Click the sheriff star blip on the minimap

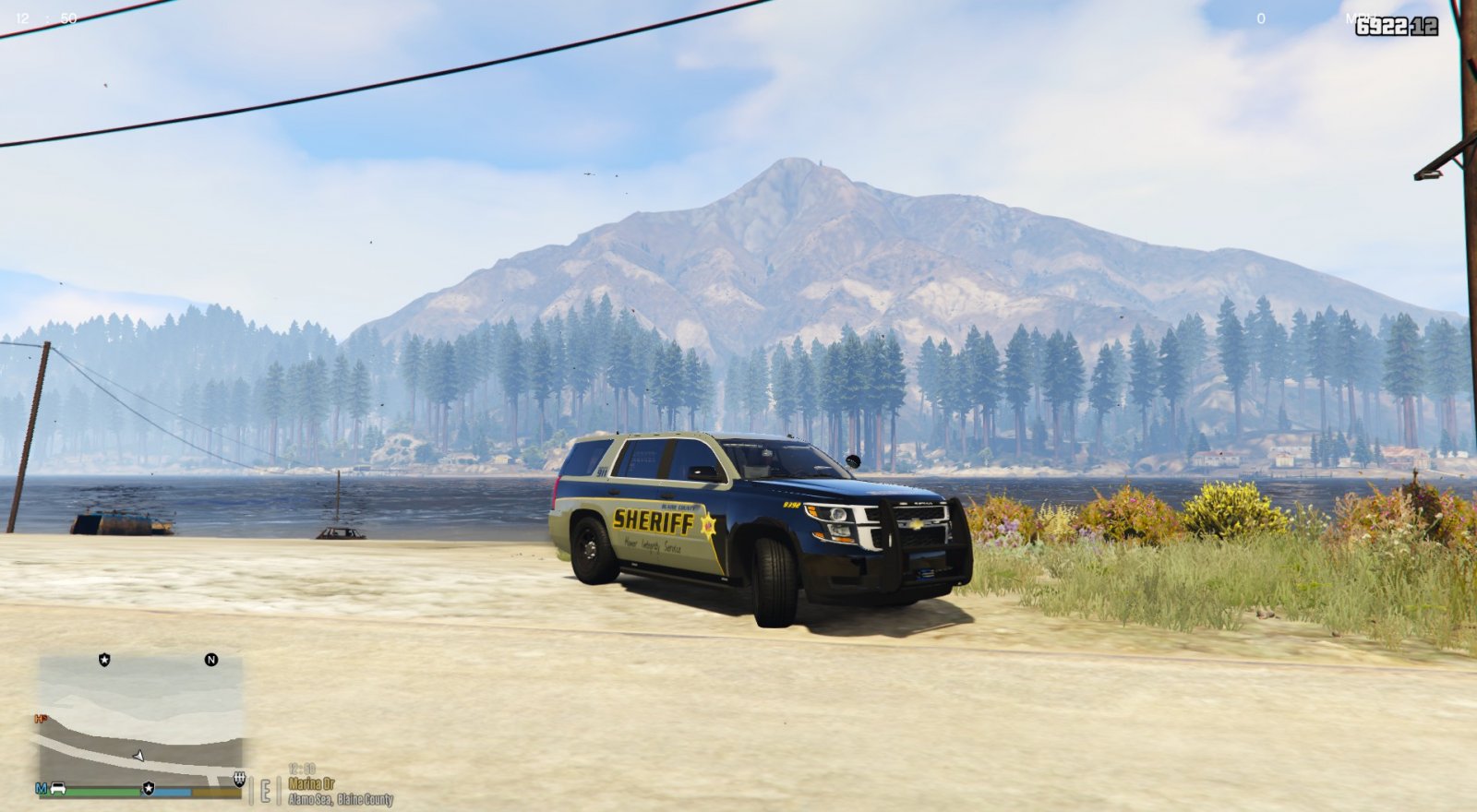(104, 660)
